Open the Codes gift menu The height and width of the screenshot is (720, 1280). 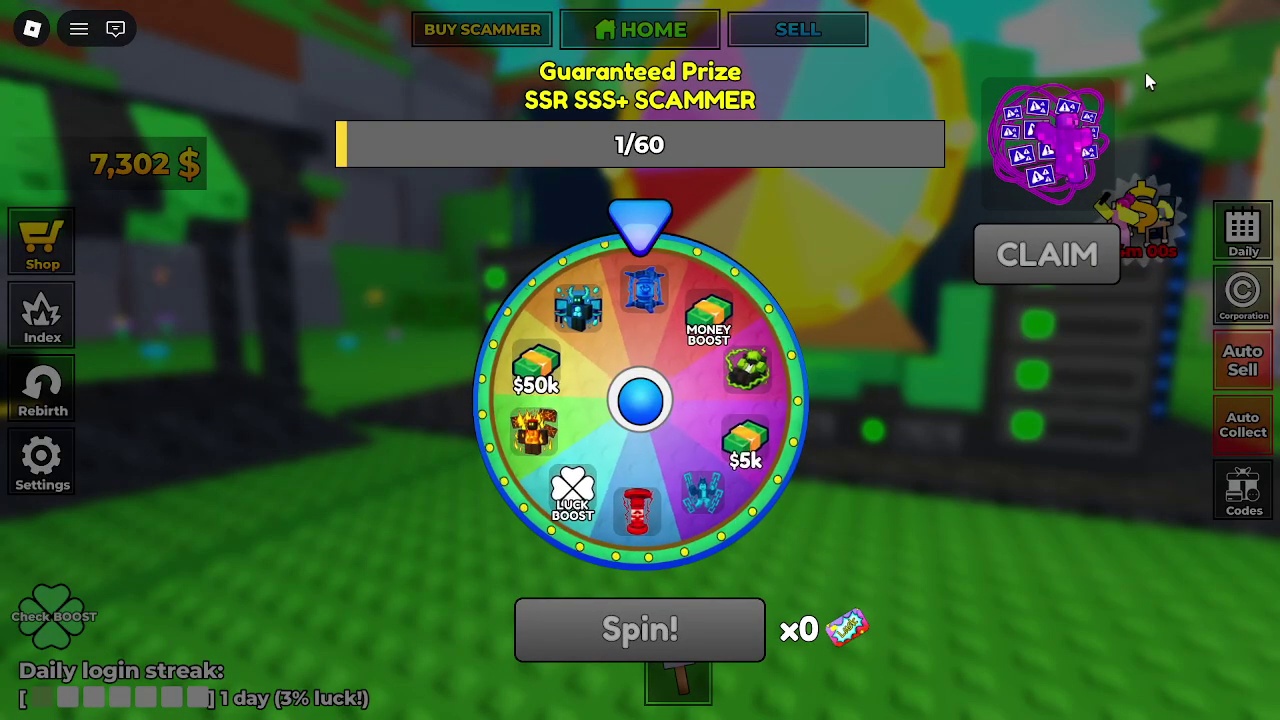1243,491
